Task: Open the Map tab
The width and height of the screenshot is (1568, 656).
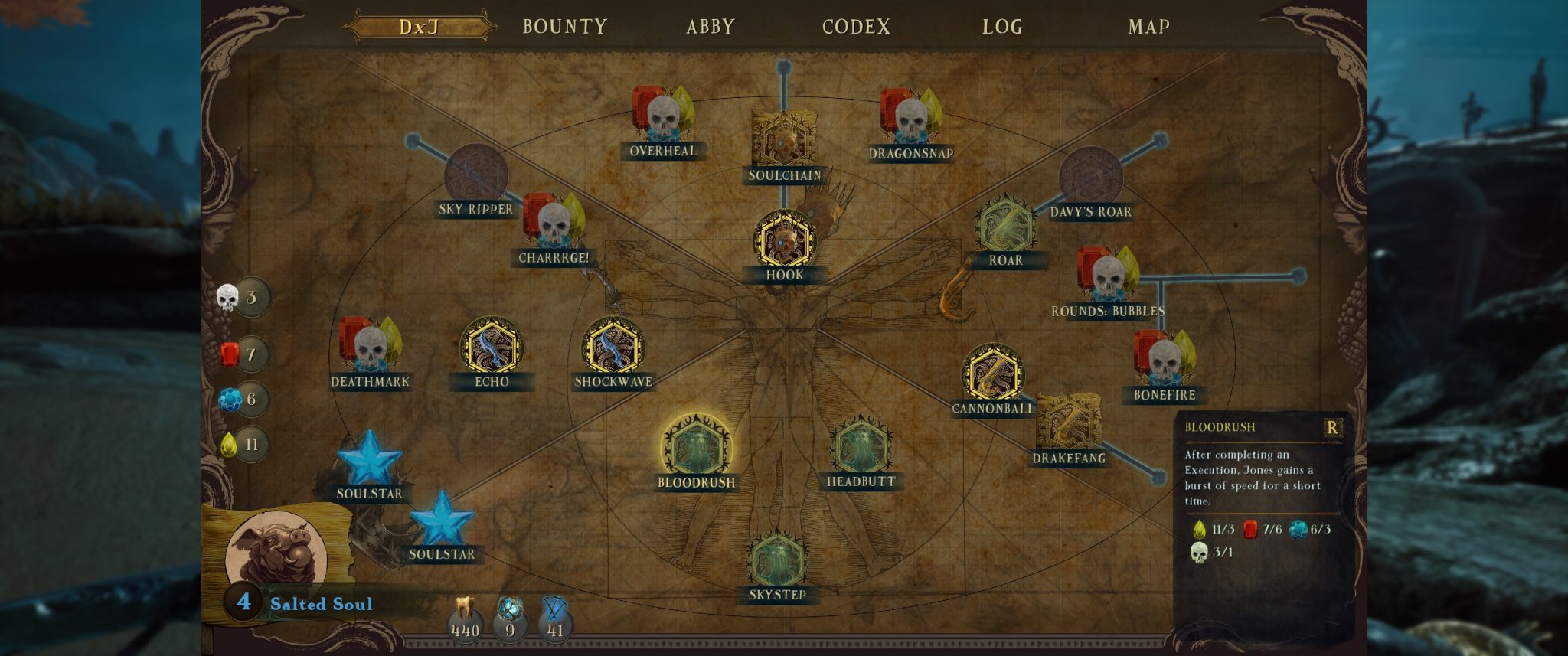Action: point(1148,27)
